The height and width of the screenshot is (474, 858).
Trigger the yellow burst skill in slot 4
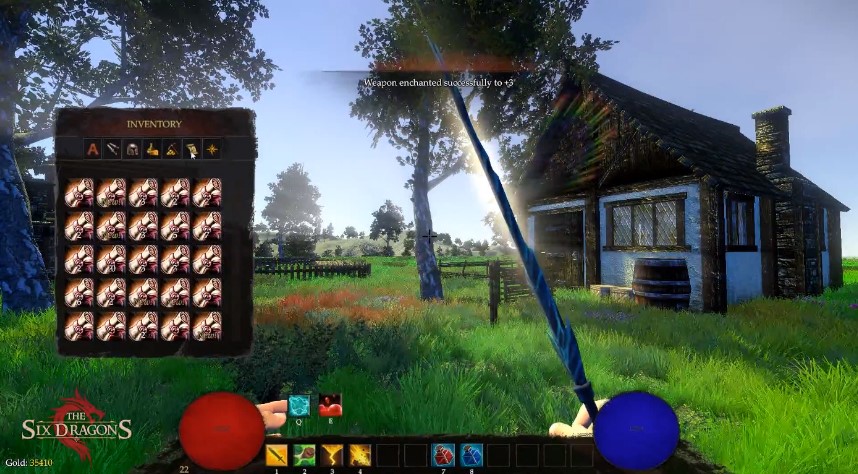[360, 455]
